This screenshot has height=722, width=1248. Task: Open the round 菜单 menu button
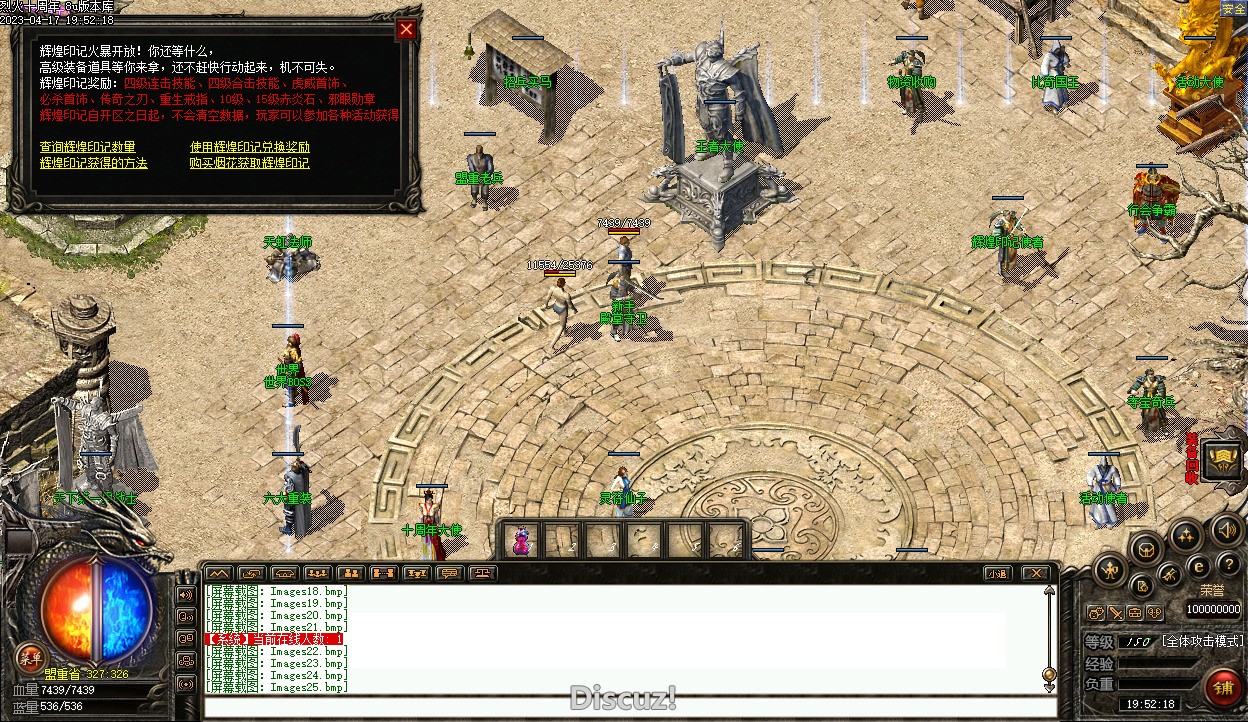pos(31,657)
